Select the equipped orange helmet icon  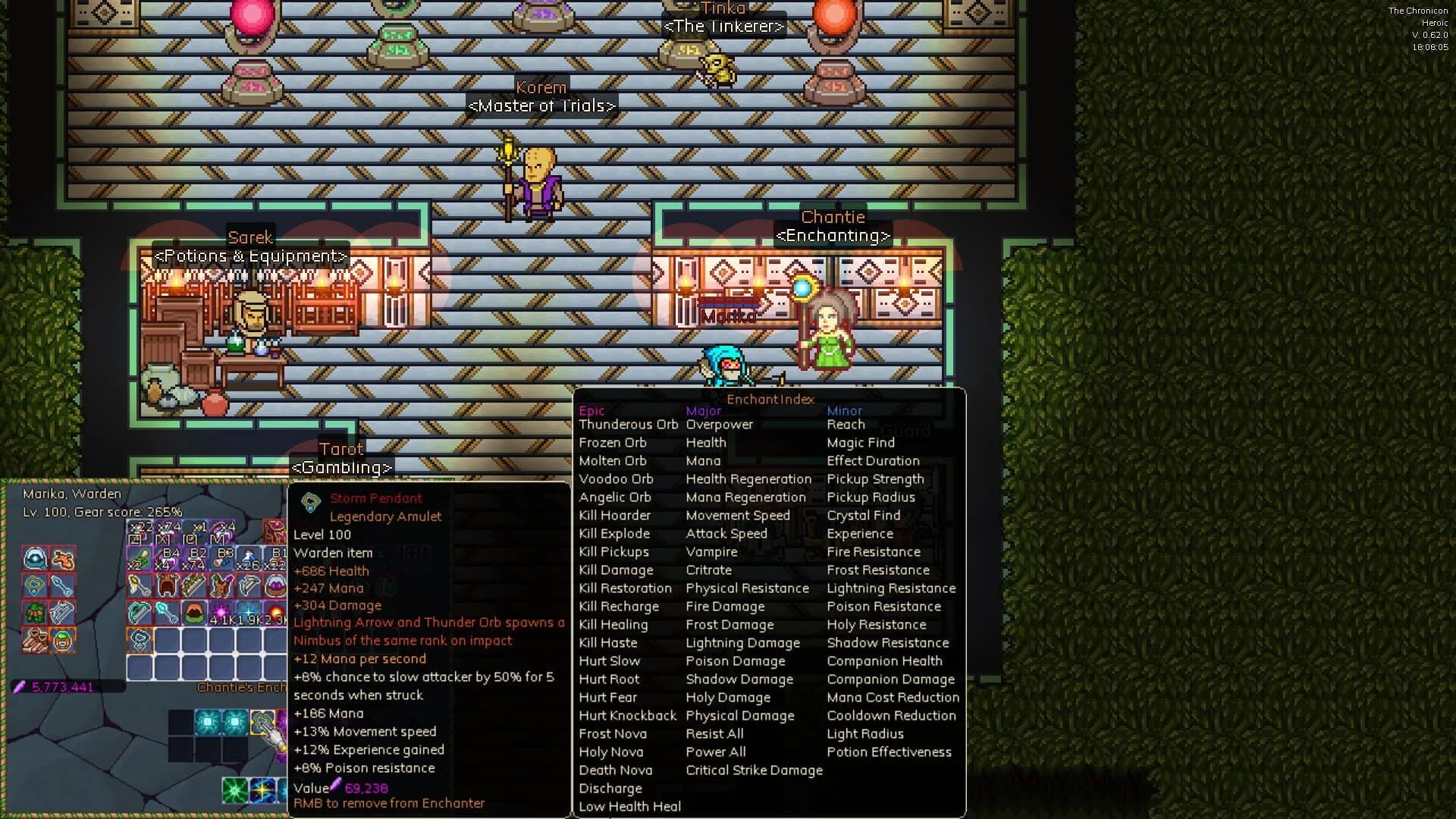coord(61,641)
